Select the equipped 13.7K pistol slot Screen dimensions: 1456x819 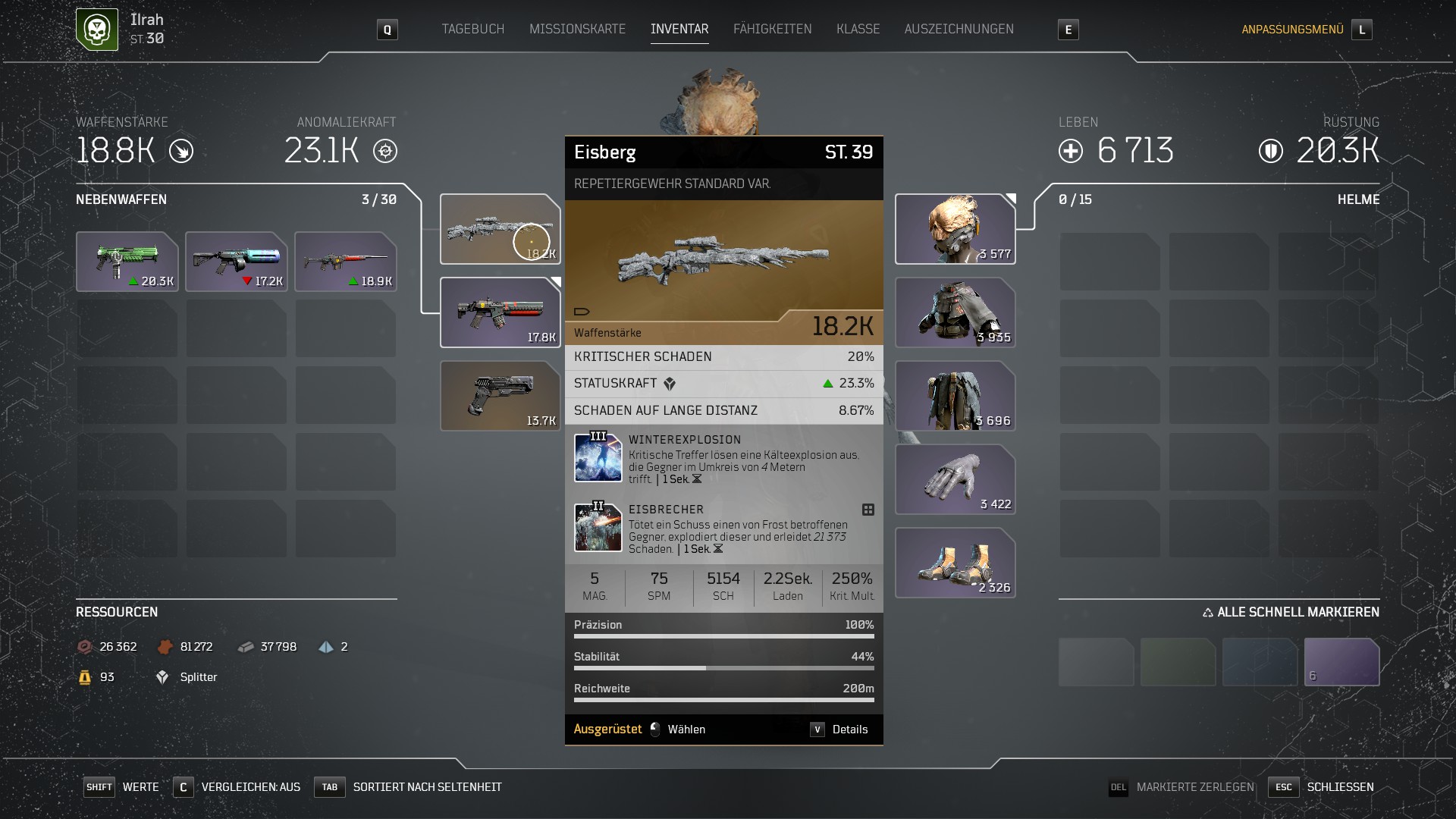click(x=500, y=396)
